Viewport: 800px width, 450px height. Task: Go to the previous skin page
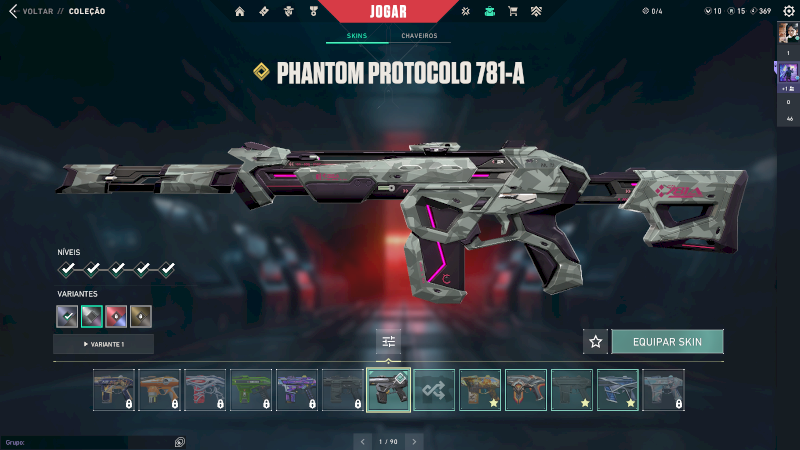tap(362, 441)
